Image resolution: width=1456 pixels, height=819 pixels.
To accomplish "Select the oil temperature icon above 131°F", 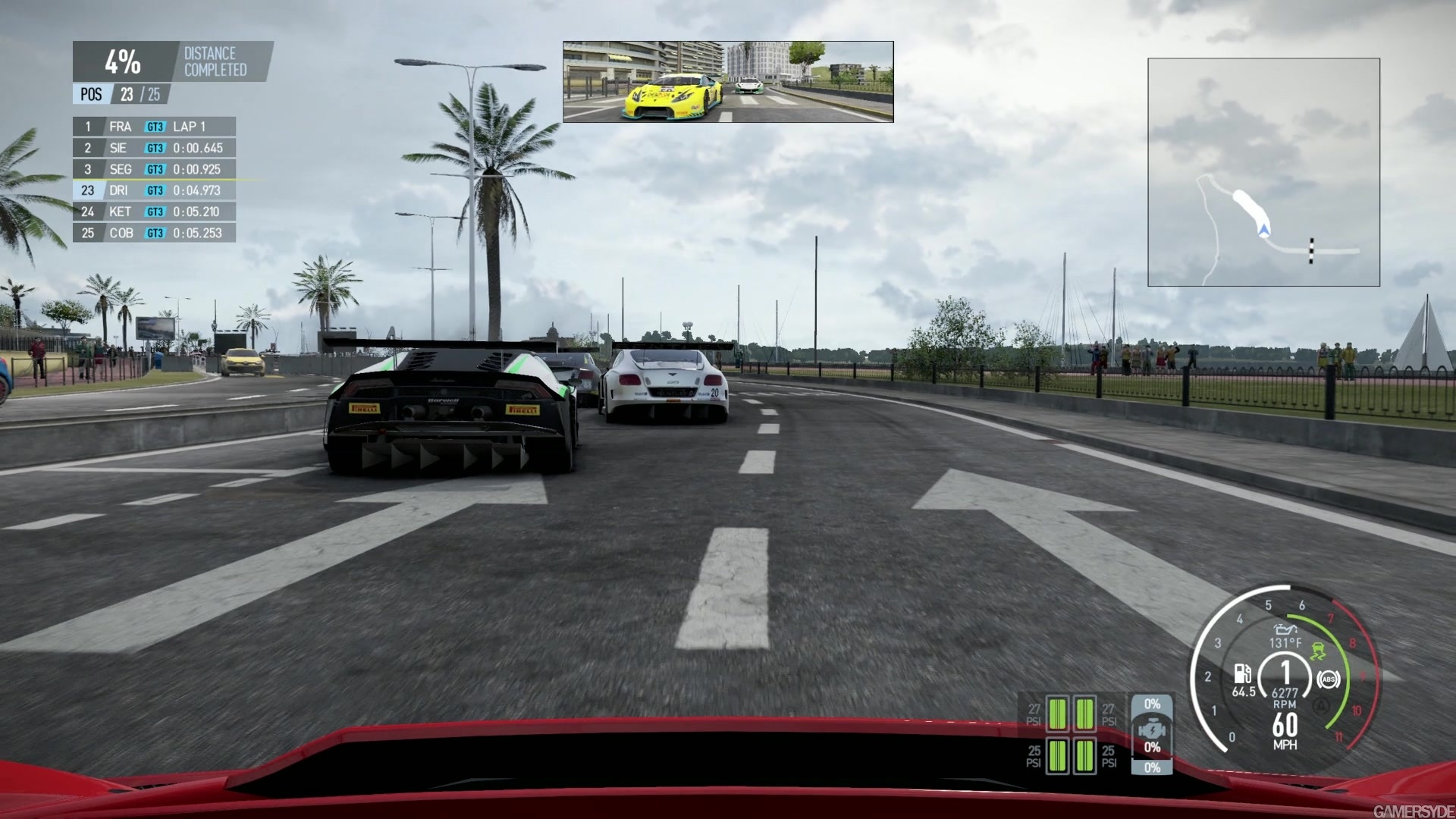I will [x=1285, y=630].
